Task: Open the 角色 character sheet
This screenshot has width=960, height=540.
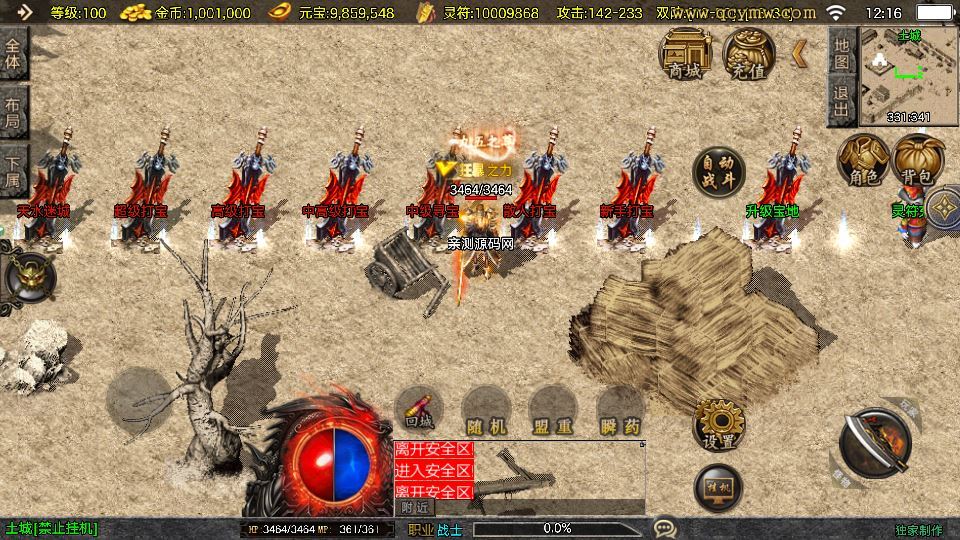Action: [x=864, y=159]
